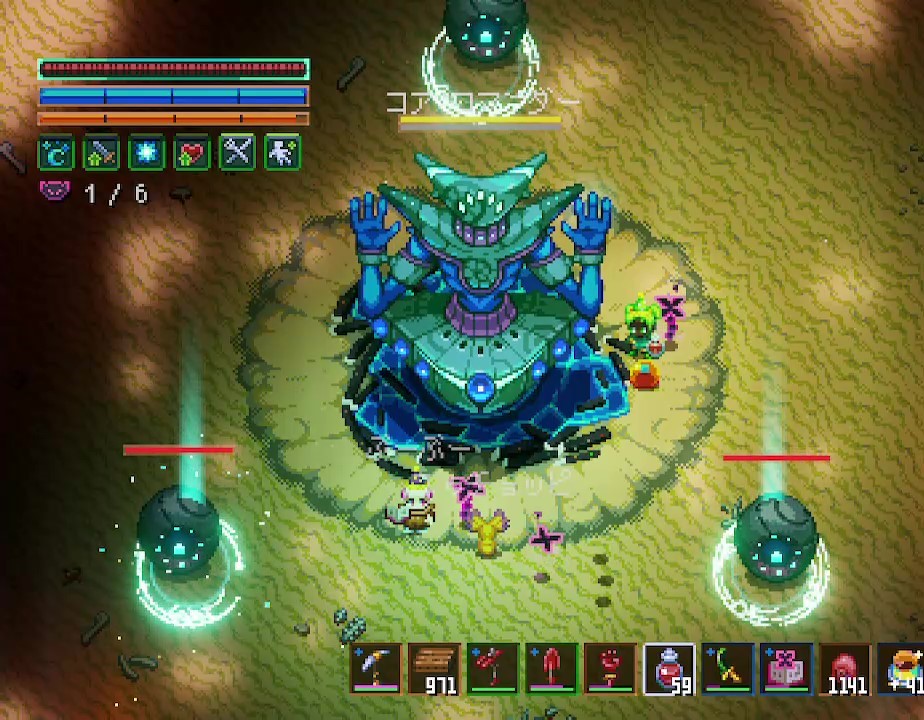Click the crossed tools buff icon
Image resolution: width=924 pixels, height=720 pixels.
[x=238, y=153]
